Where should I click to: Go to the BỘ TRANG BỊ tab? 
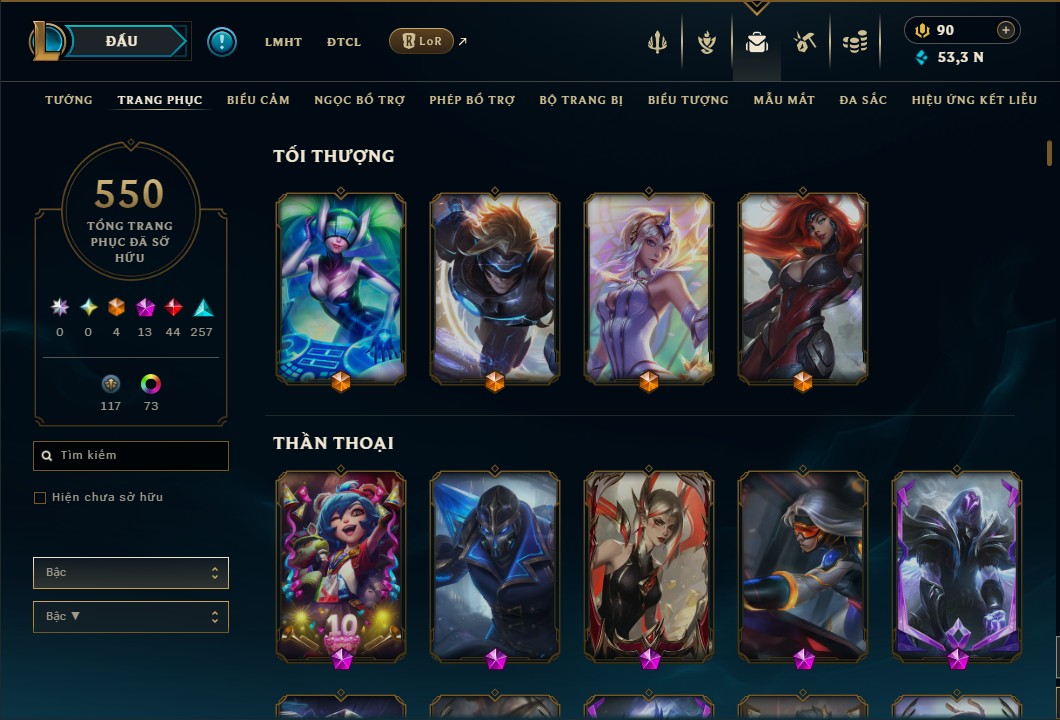click(581, 100)
